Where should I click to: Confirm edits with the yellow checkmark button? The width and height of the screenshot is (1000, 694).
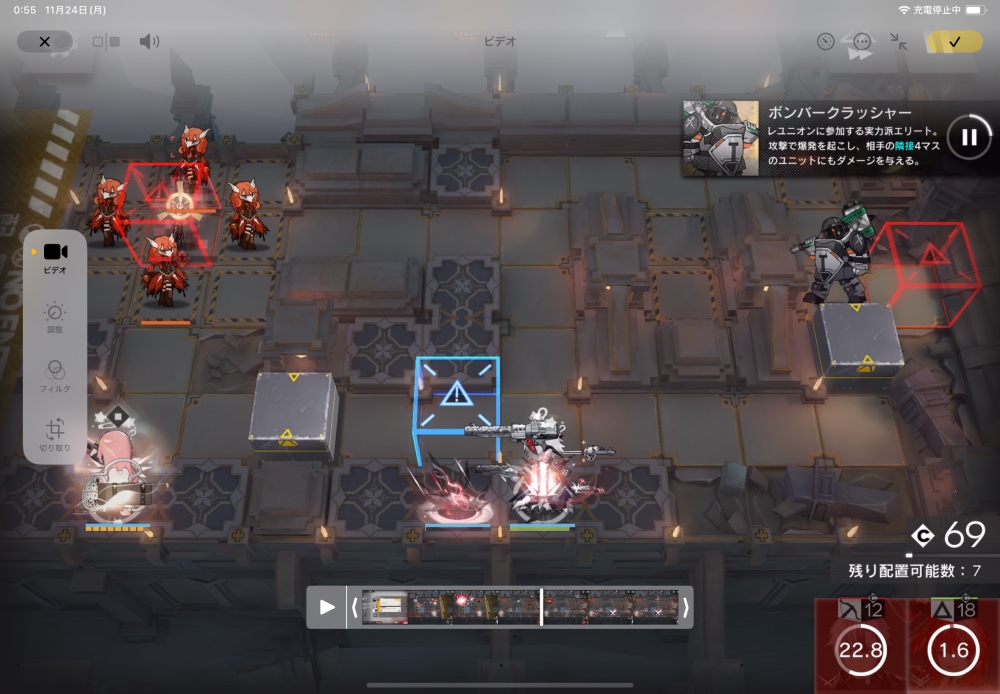tap(954, 42)
